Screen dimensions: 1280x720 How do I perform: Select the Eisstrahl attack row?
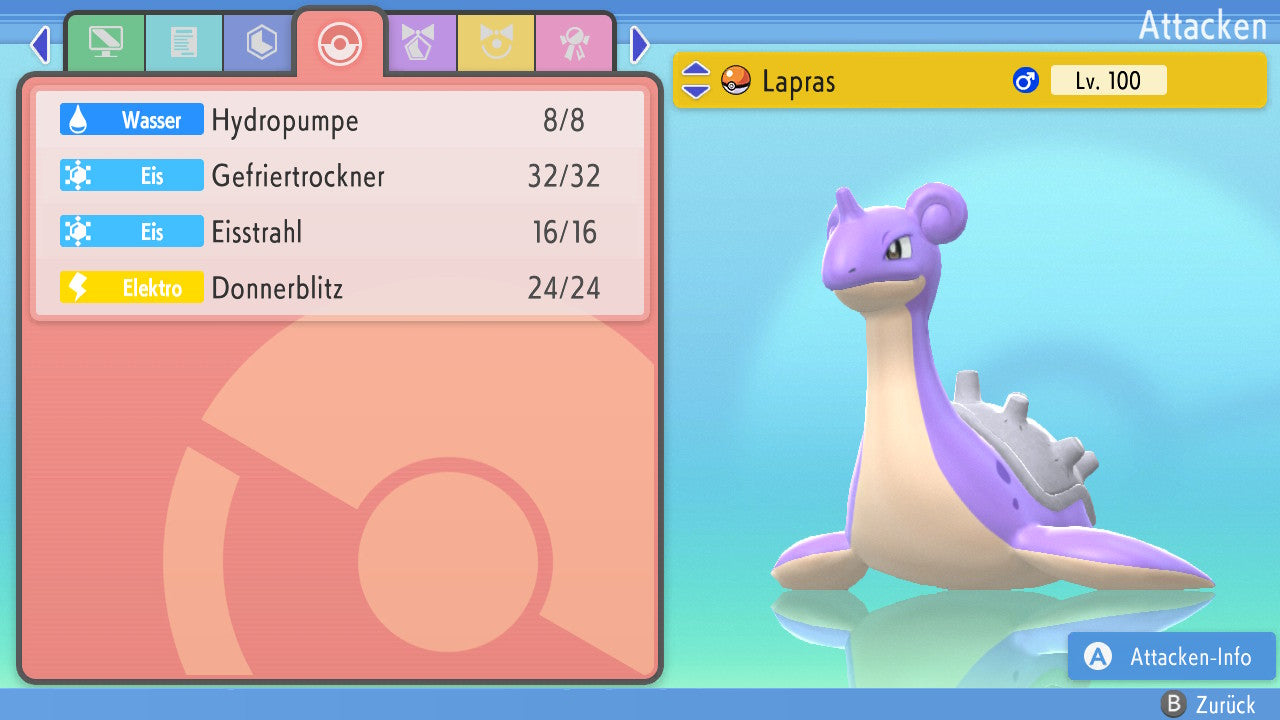(x=340, y=233)
